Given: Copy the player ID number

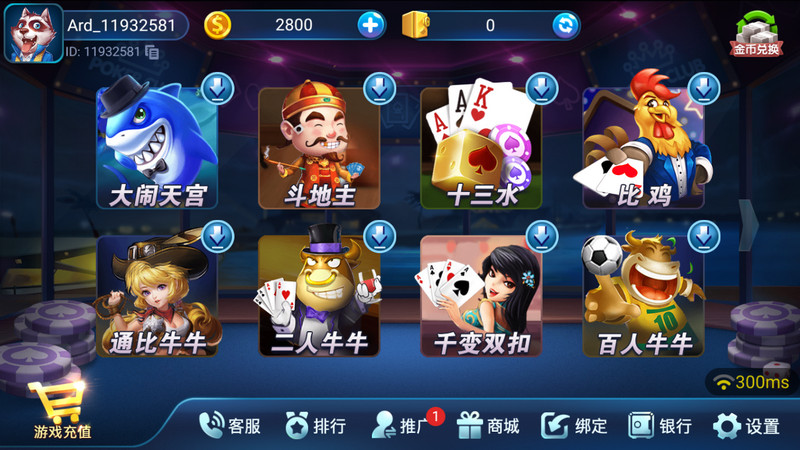Looking at the screenshot, I should (152, 51).
